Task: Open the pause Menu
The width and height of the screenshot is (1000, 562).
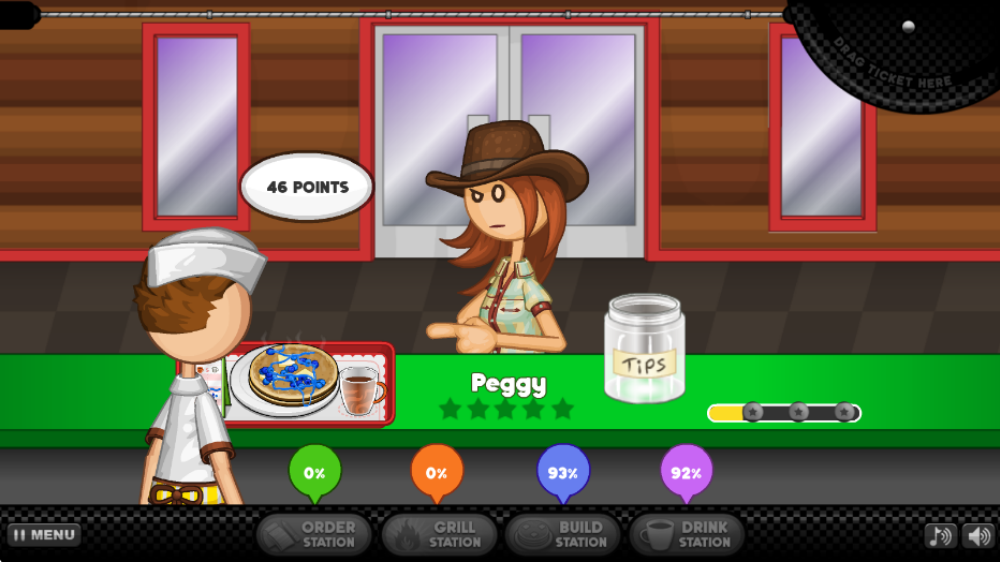Action: (x=44, y=535)
